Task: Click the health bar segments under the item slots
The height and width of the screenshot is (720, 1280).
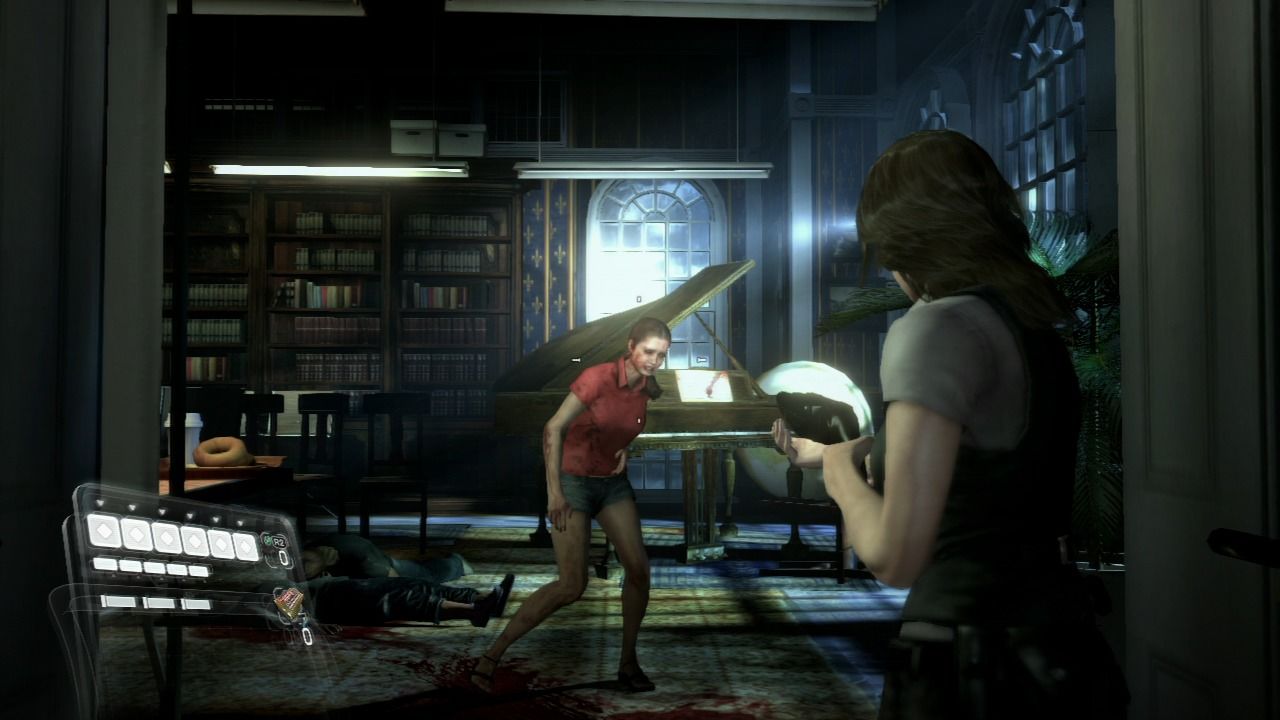Action: click(x=150, y=565)
